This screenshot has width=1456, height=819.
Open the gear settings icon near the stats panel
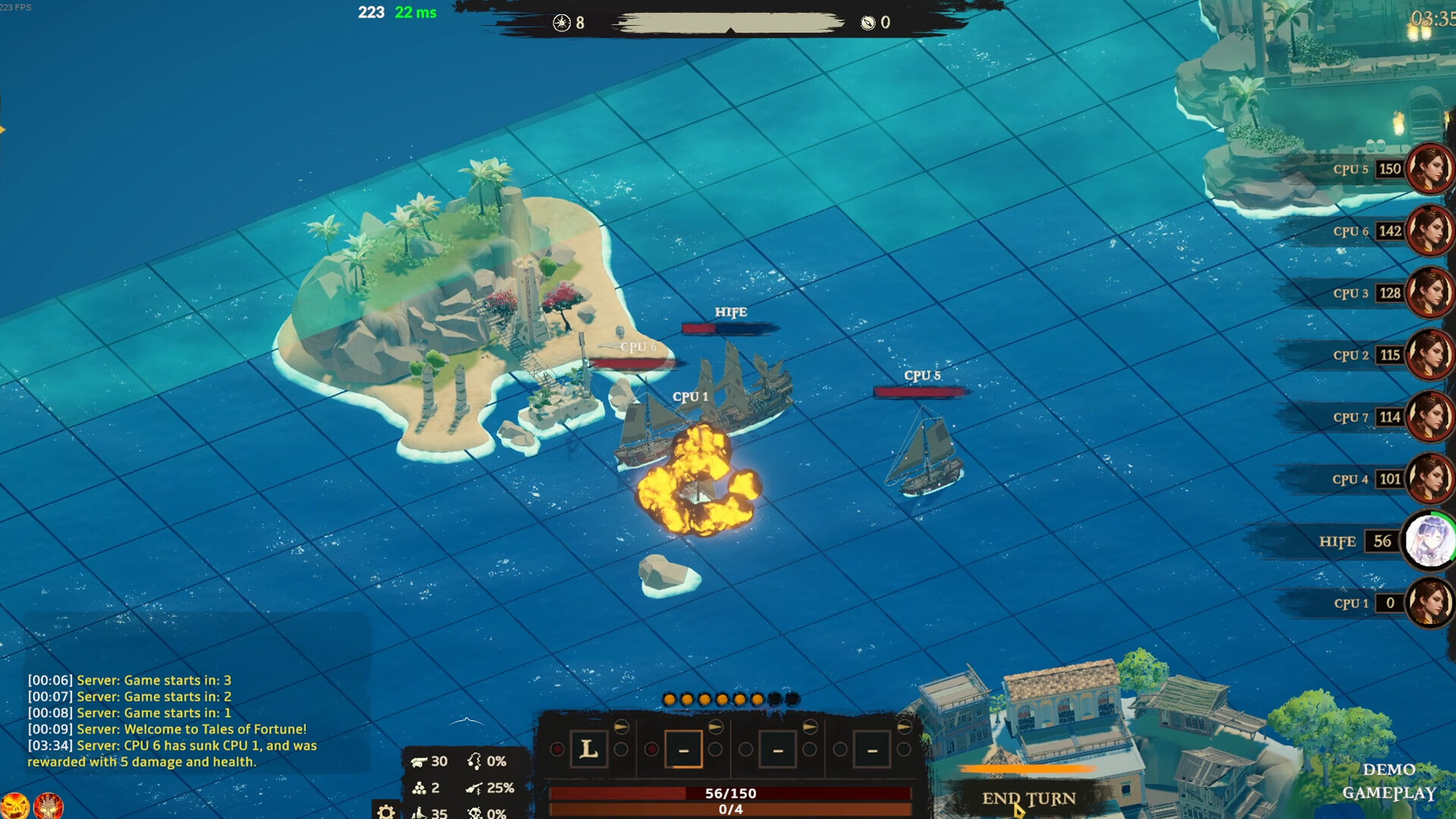pos(388,811)
